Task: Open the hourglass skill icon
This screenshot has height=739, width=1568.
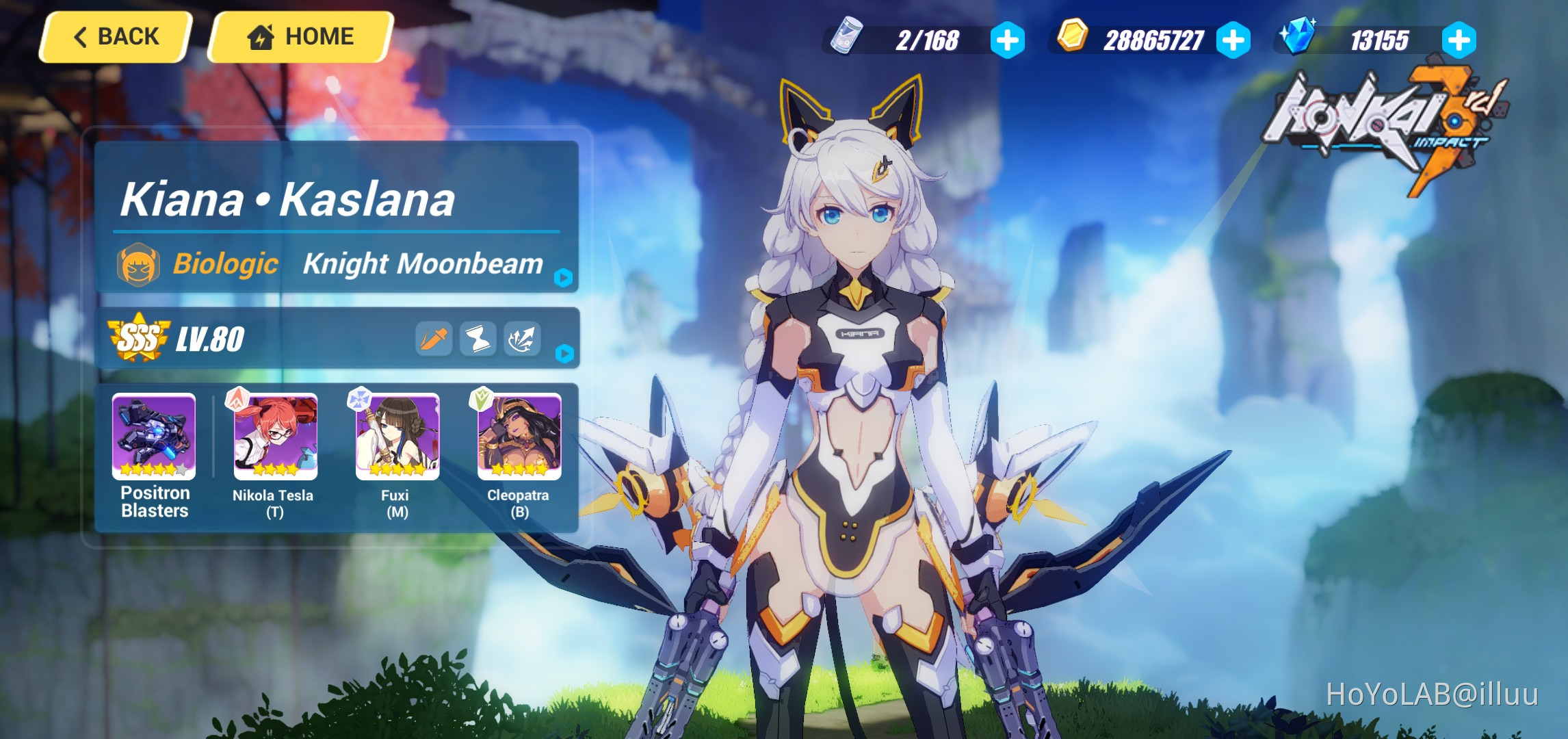Action: pyautogui.click(x=478, y=337)
